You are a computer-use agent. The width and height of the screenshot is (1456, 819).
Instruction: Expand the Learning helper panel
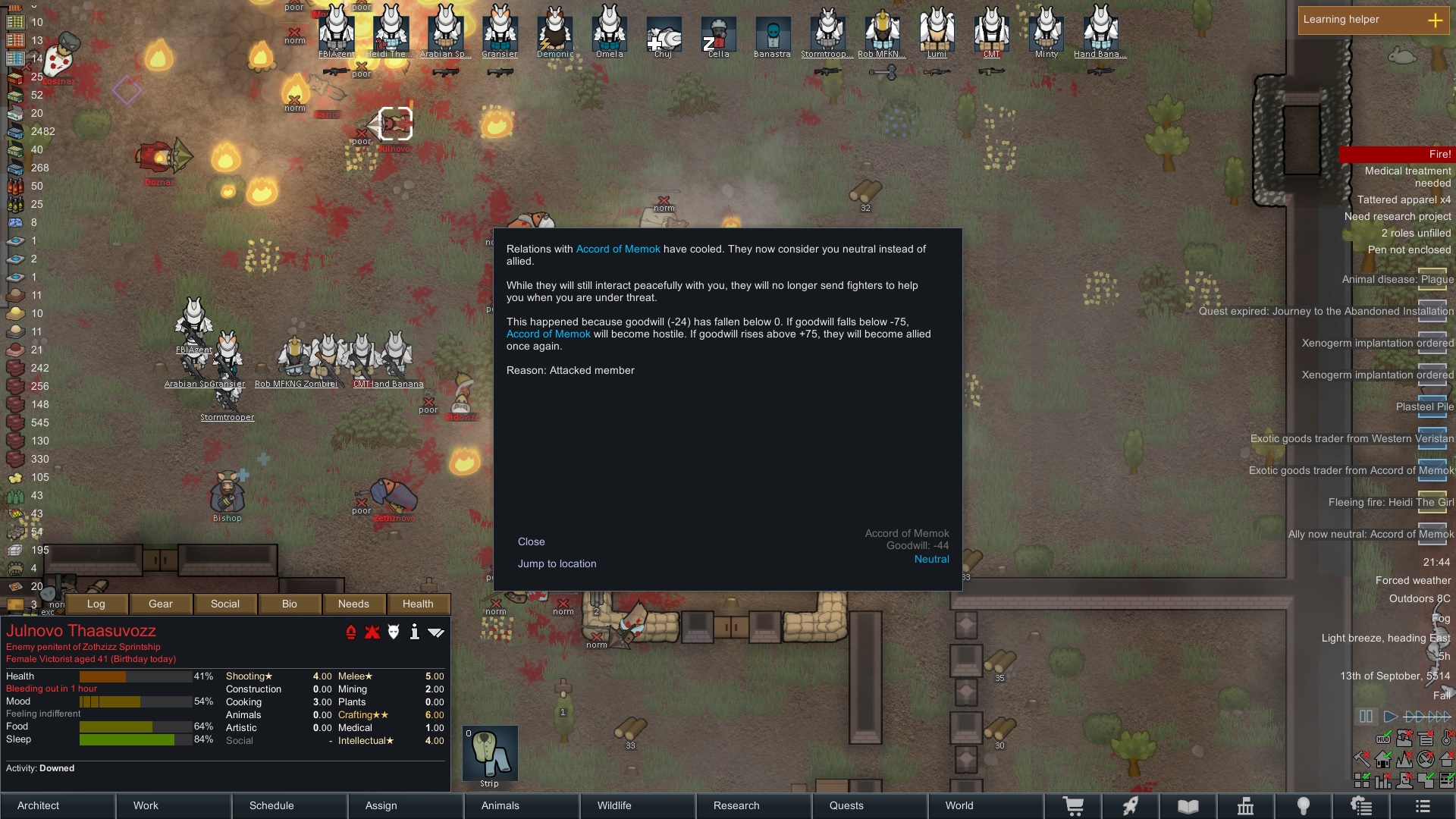[1435, 20]
